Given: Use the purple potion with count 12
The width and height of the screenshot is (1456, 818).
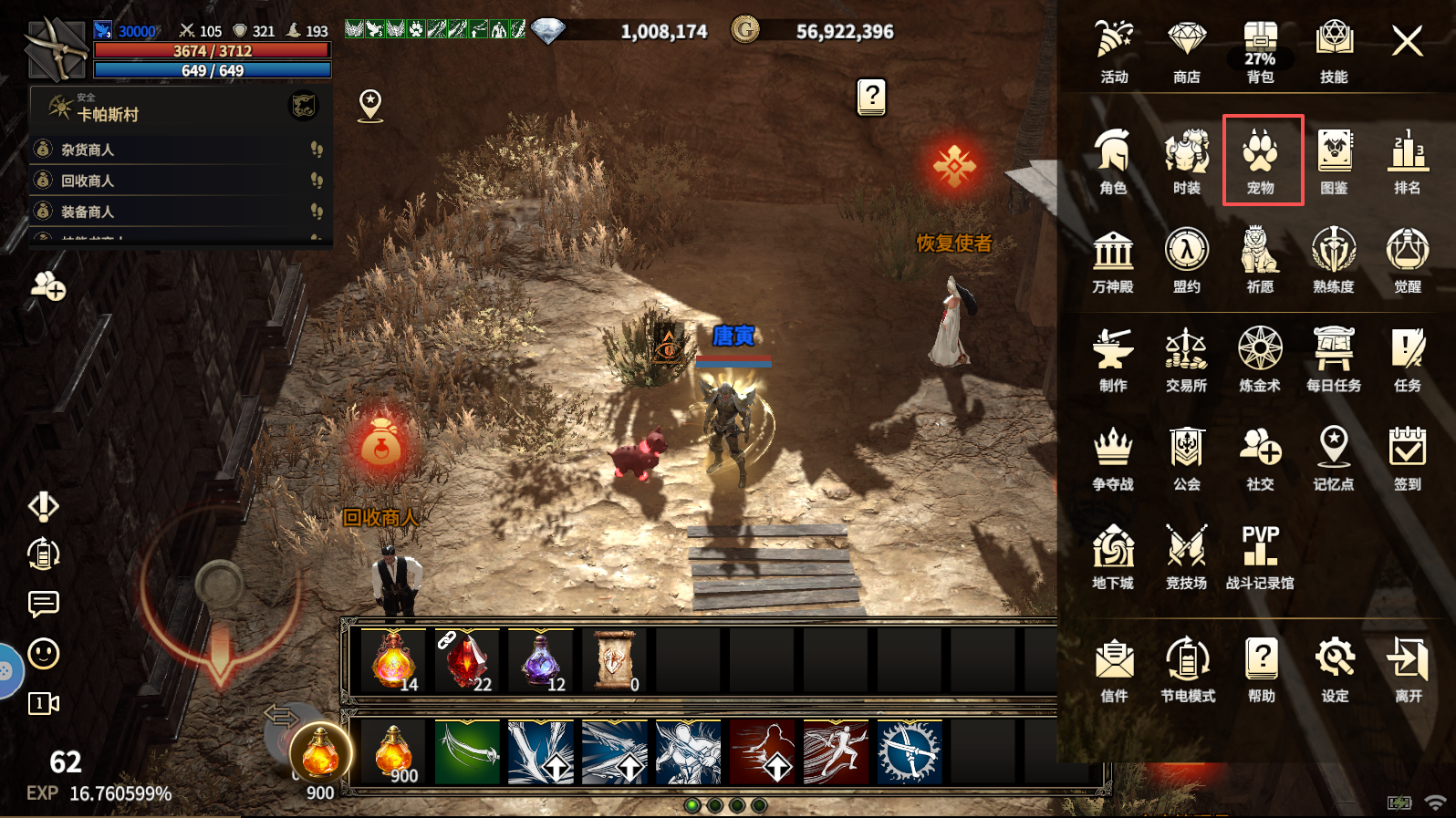Looking at the screenshot, I should coord(541,659).
